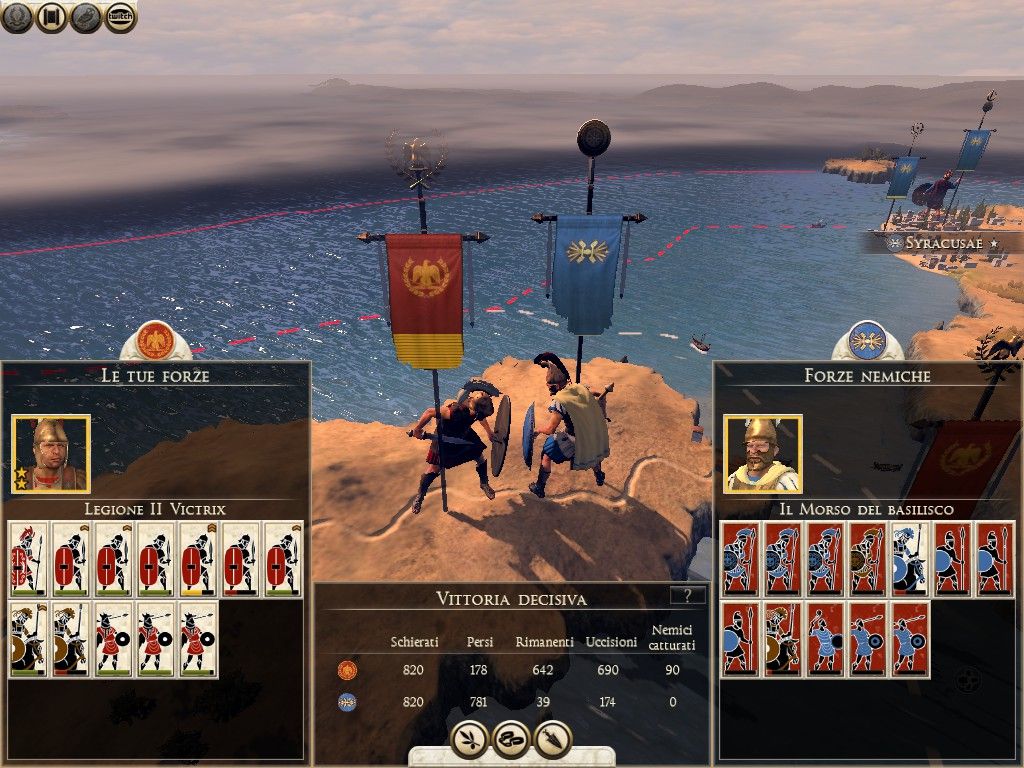Open the Twitch streaming button
The image size is (1024, 768).
pyautogui.click(x=120, y=16)
